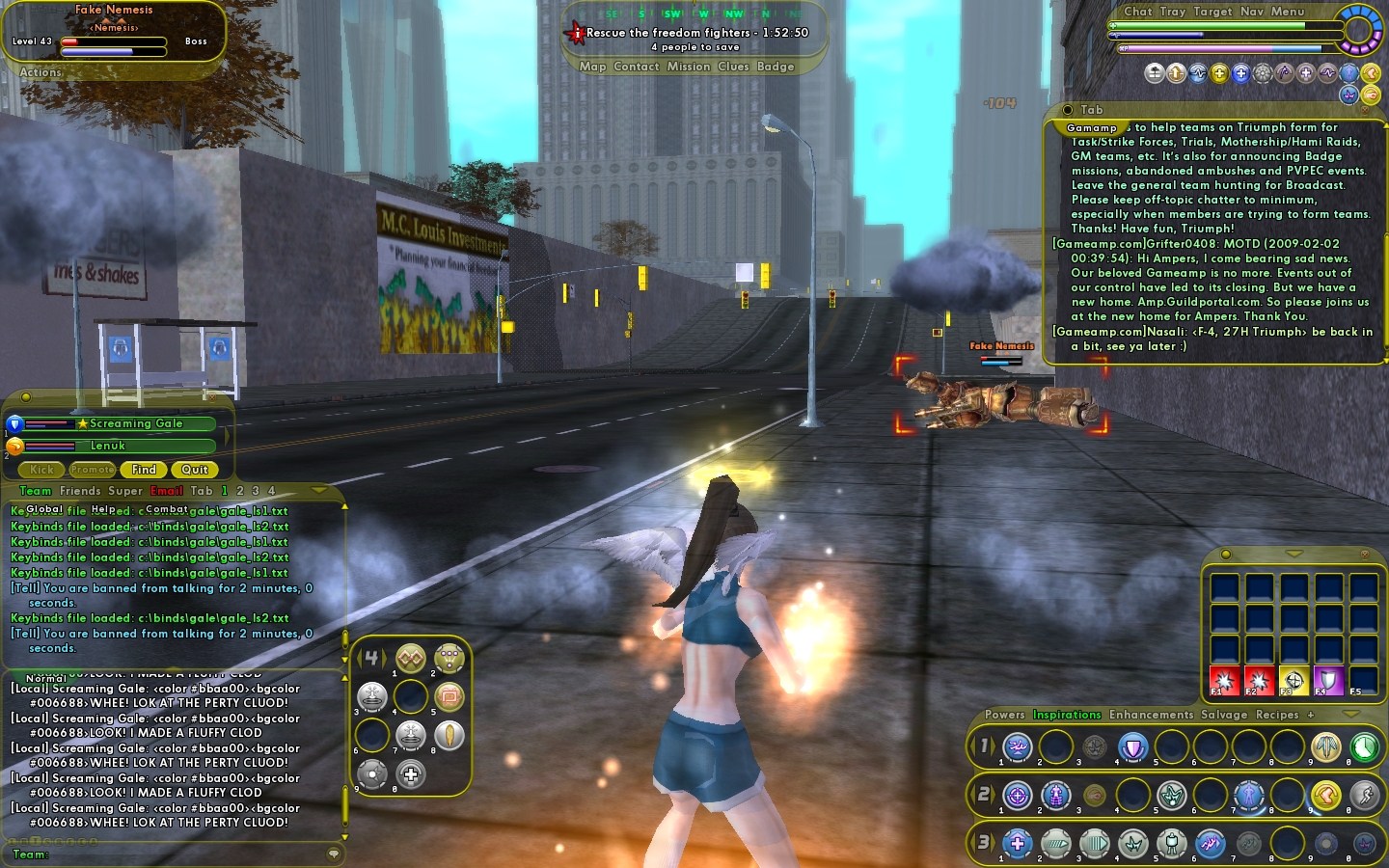Open target Actions menu for Fake Nemesis
Viewport: 1389px width, 868px height.
(x=41, y=72)
